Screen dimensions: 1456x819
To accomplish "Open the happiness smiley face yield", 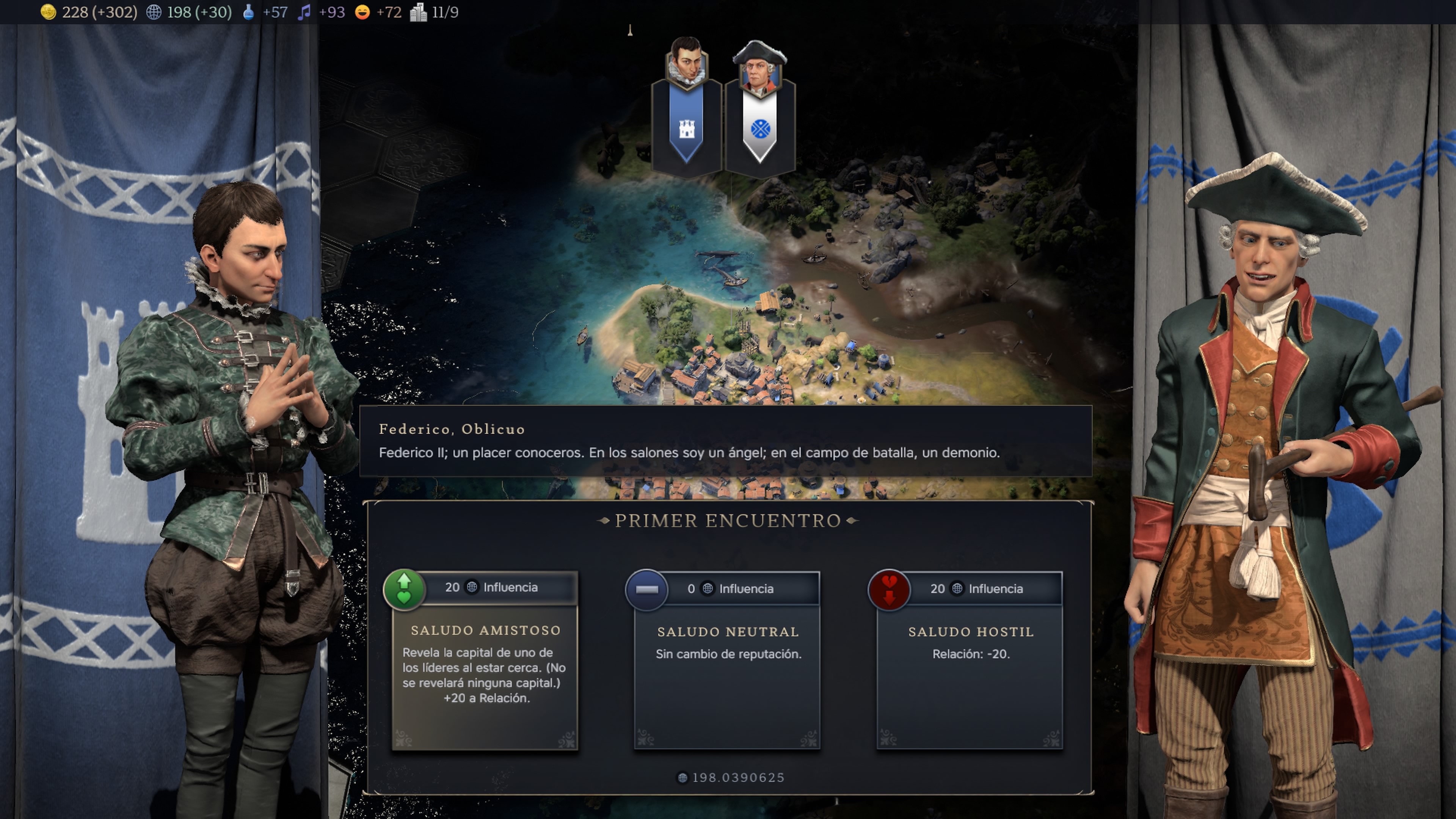I will (x=378, y=12).
